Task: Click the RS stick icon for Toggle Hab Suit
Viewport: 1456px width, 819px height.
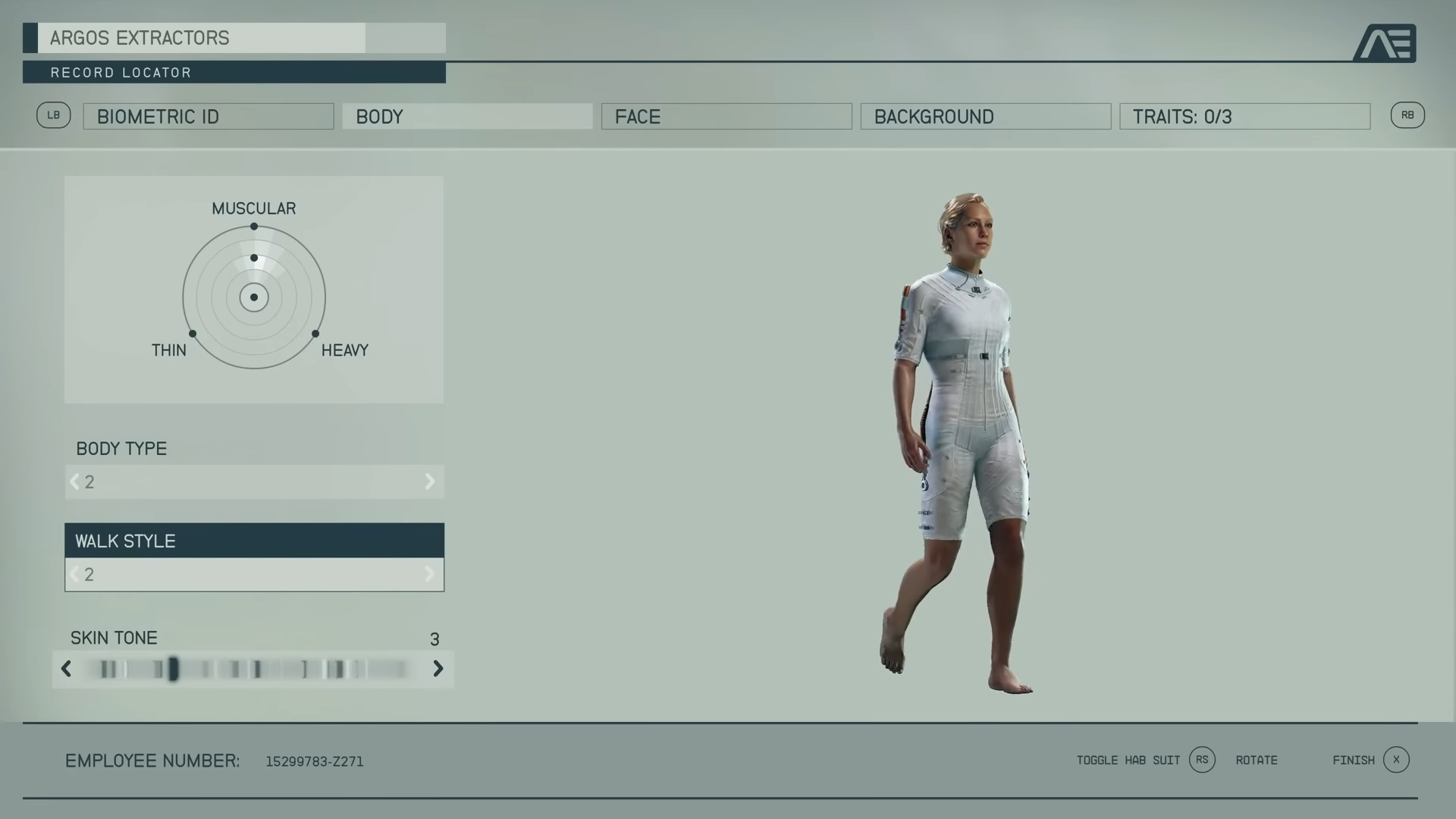Action: [x=1201, y=760]
